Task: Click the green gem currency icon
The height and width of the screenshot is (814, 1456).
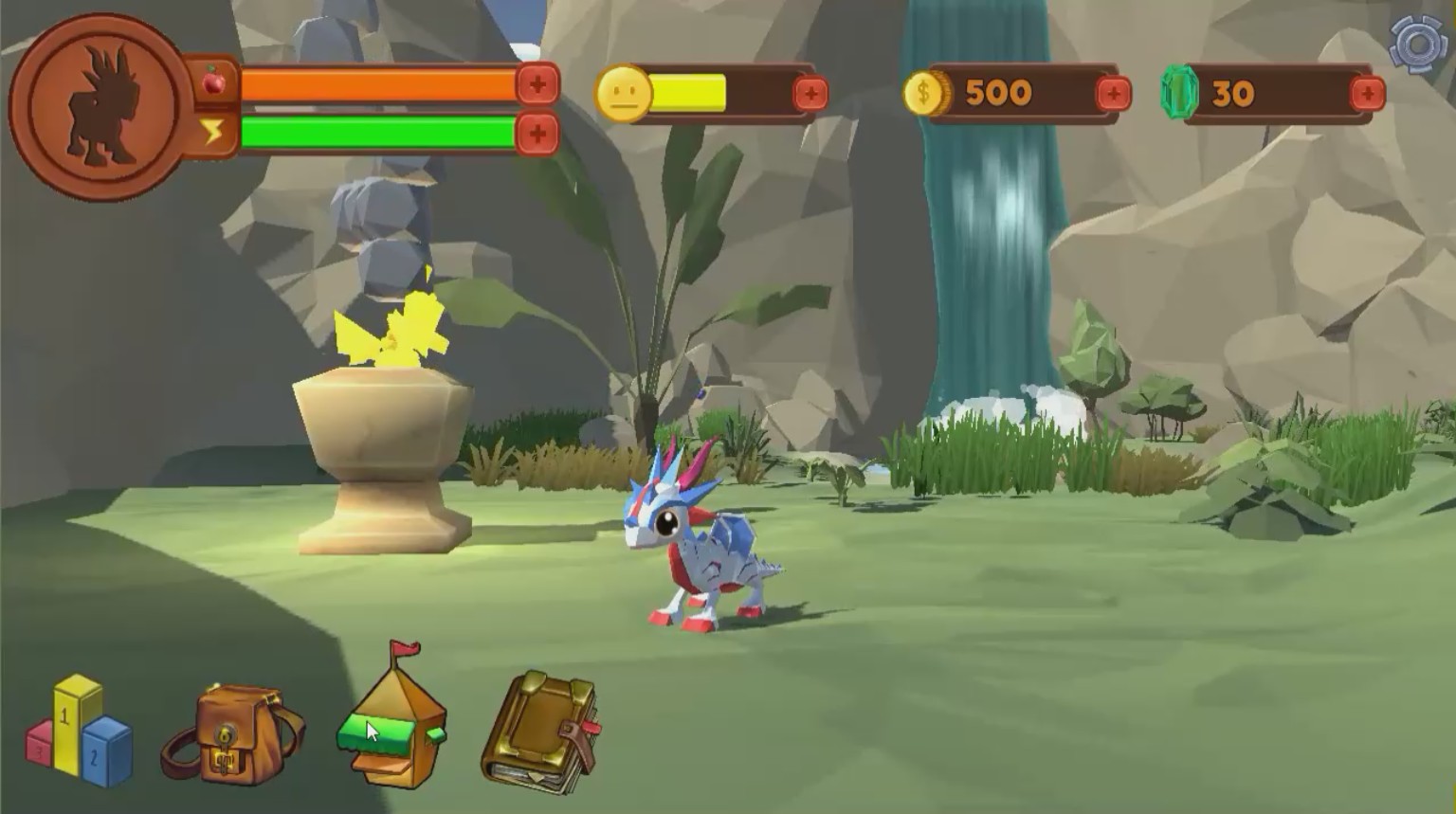Action: pos(1178,92)
